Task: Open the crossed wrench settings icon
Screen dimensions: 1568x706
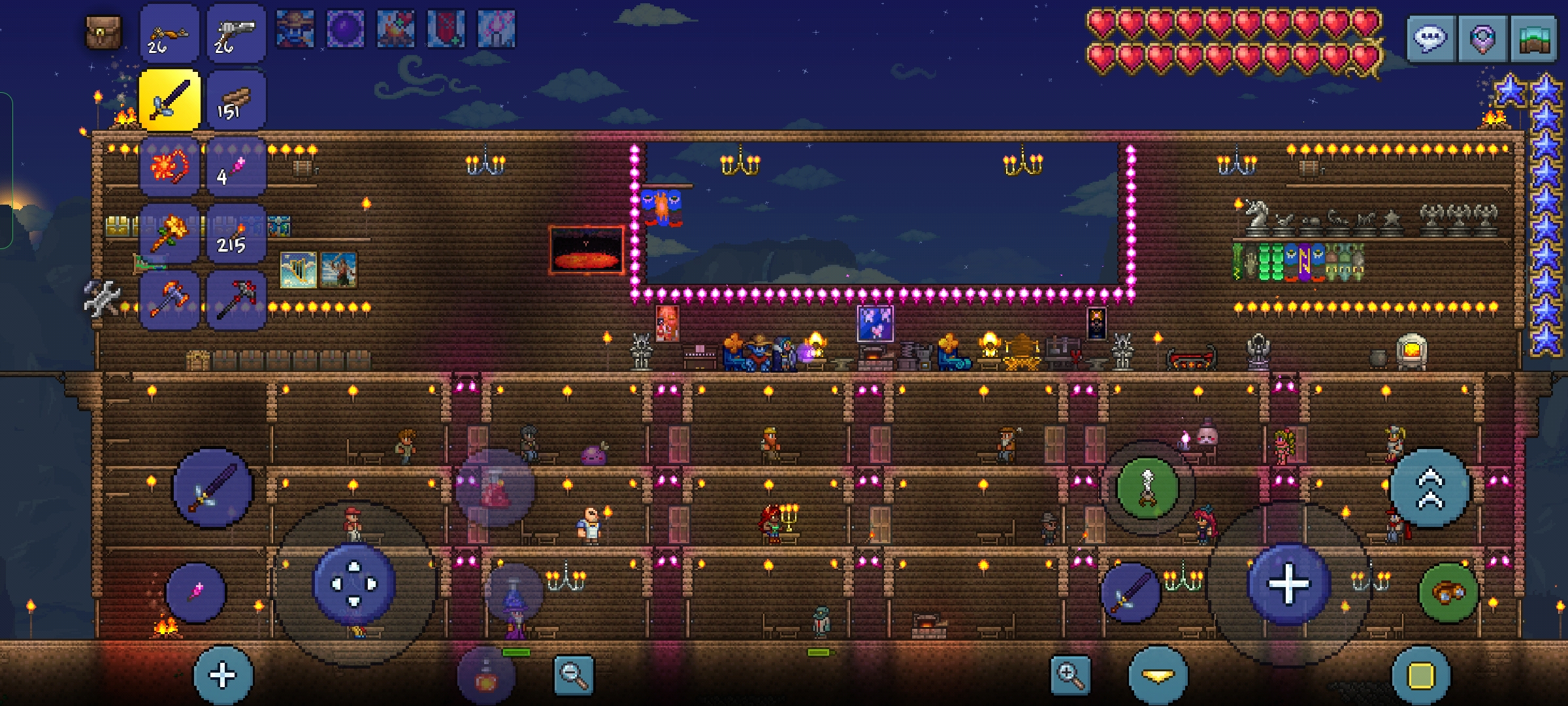Action: (103, 298)
